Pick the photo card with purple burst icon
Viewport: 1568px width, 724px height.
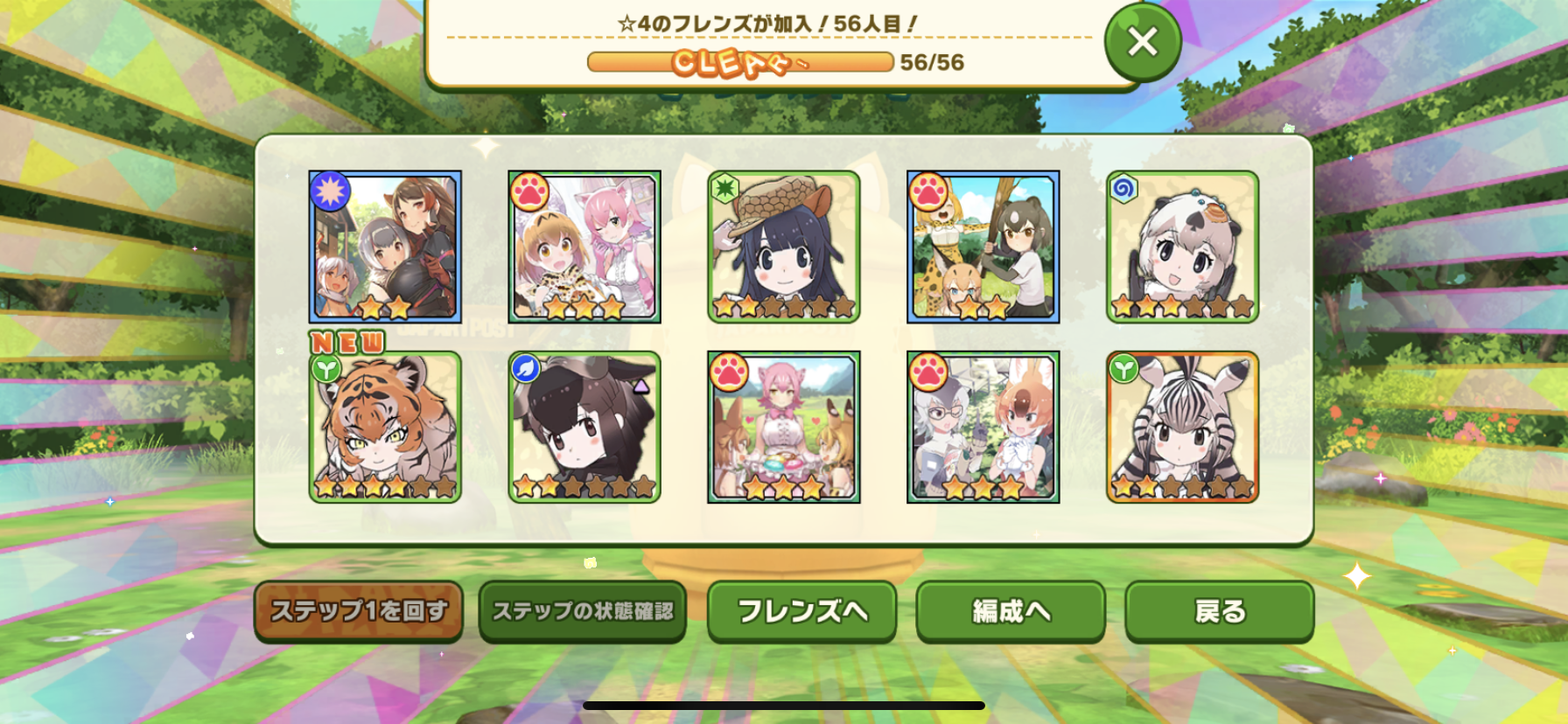(x=385, y=247)
